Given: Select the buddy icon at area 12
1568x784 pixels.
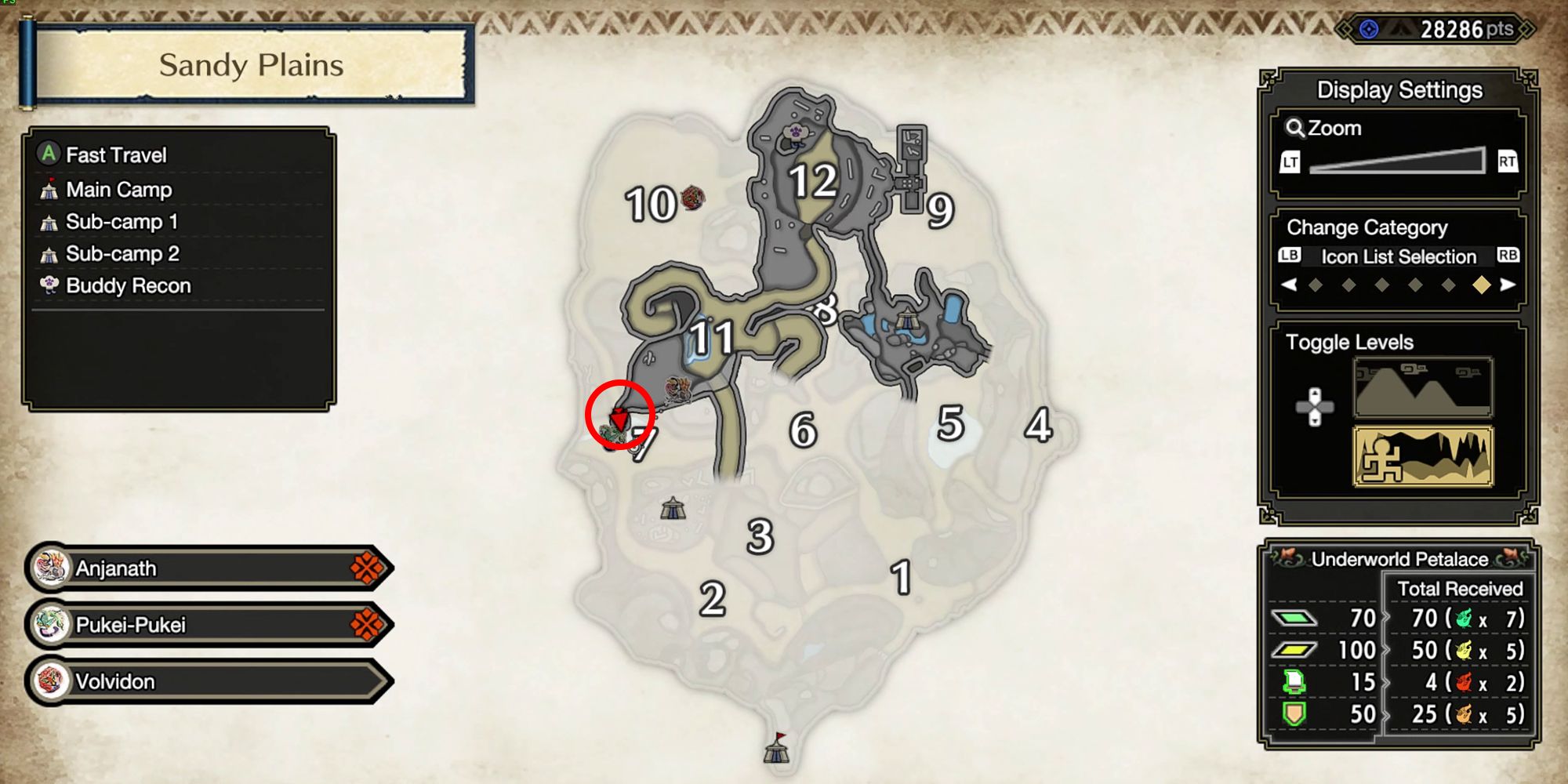Looking at the screenshot, I should click(796, 133).
